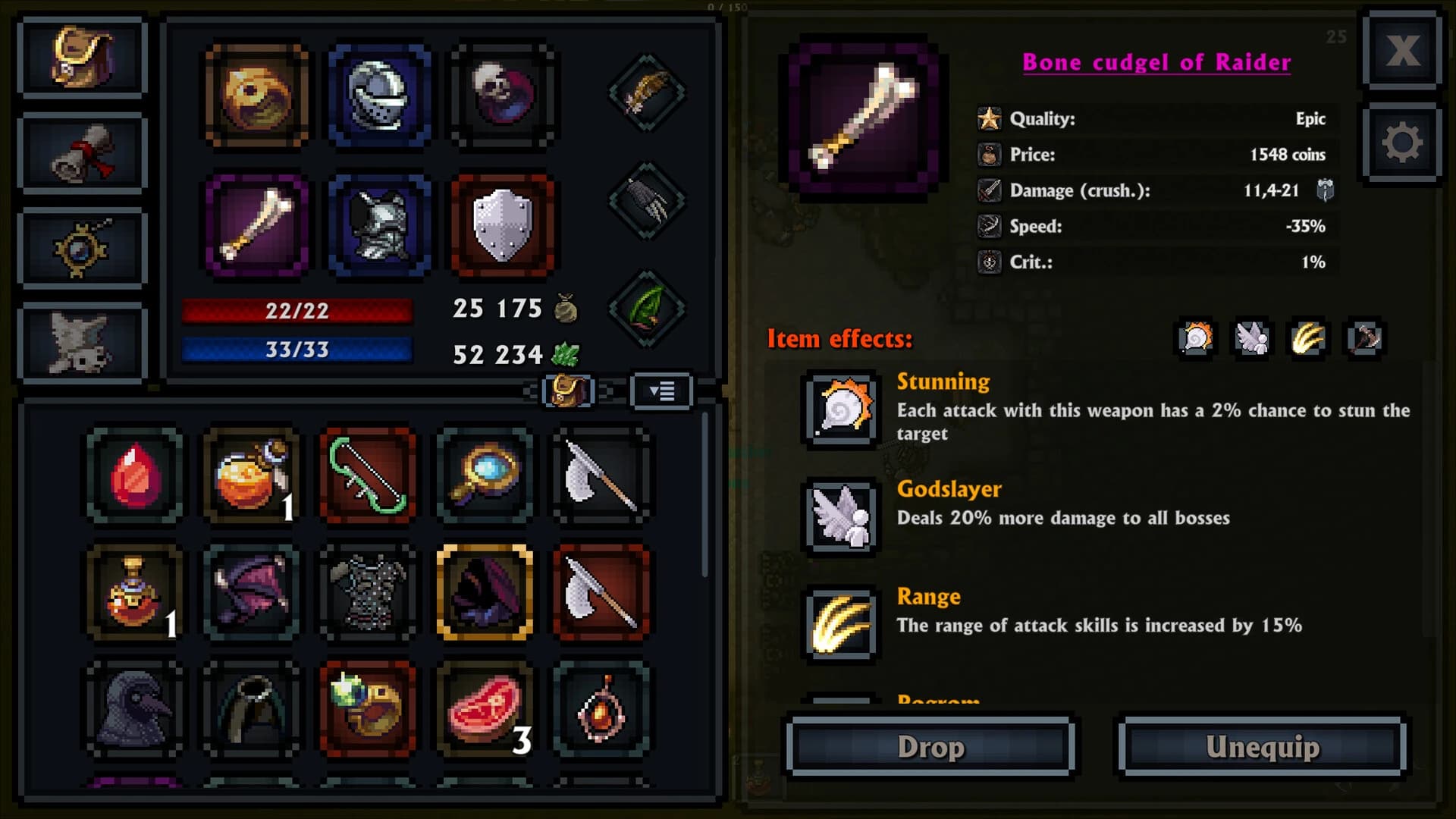
Task: Click the Godslayer wings effect icon
Action: coord(842,516)
